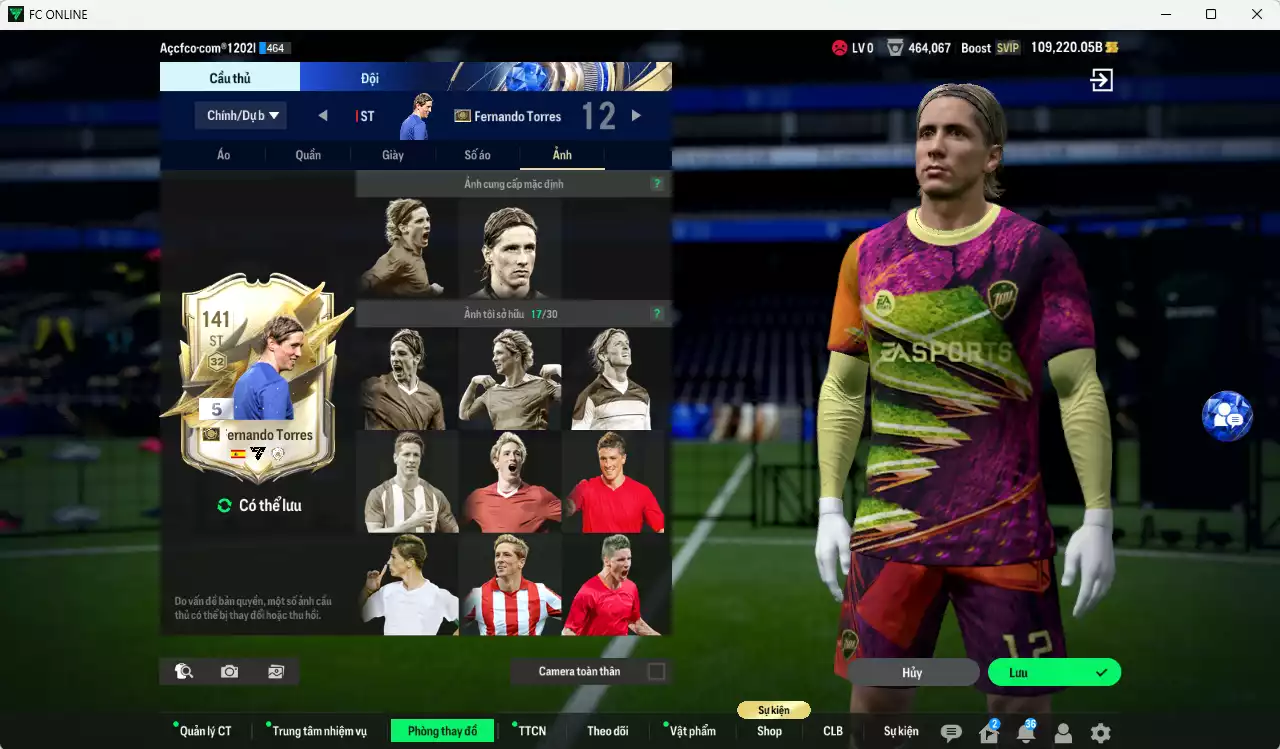Click the Lưu save button
Screen dimensions: 1280x749
coord(1054,672)
